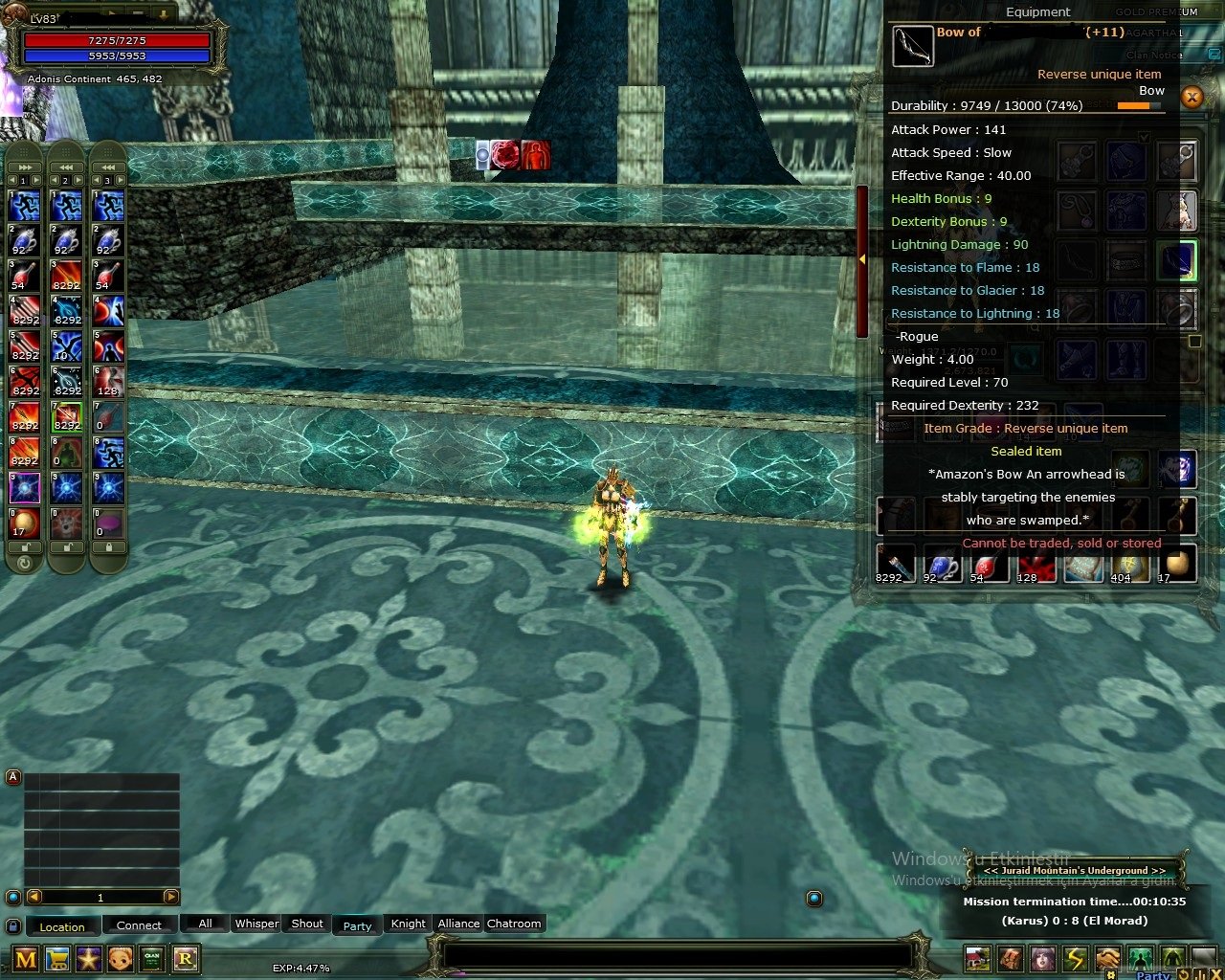This screenshot has width=1225, height=980.
Task: Open the backpack inventory icon
Action: [x=1011, y=959]
